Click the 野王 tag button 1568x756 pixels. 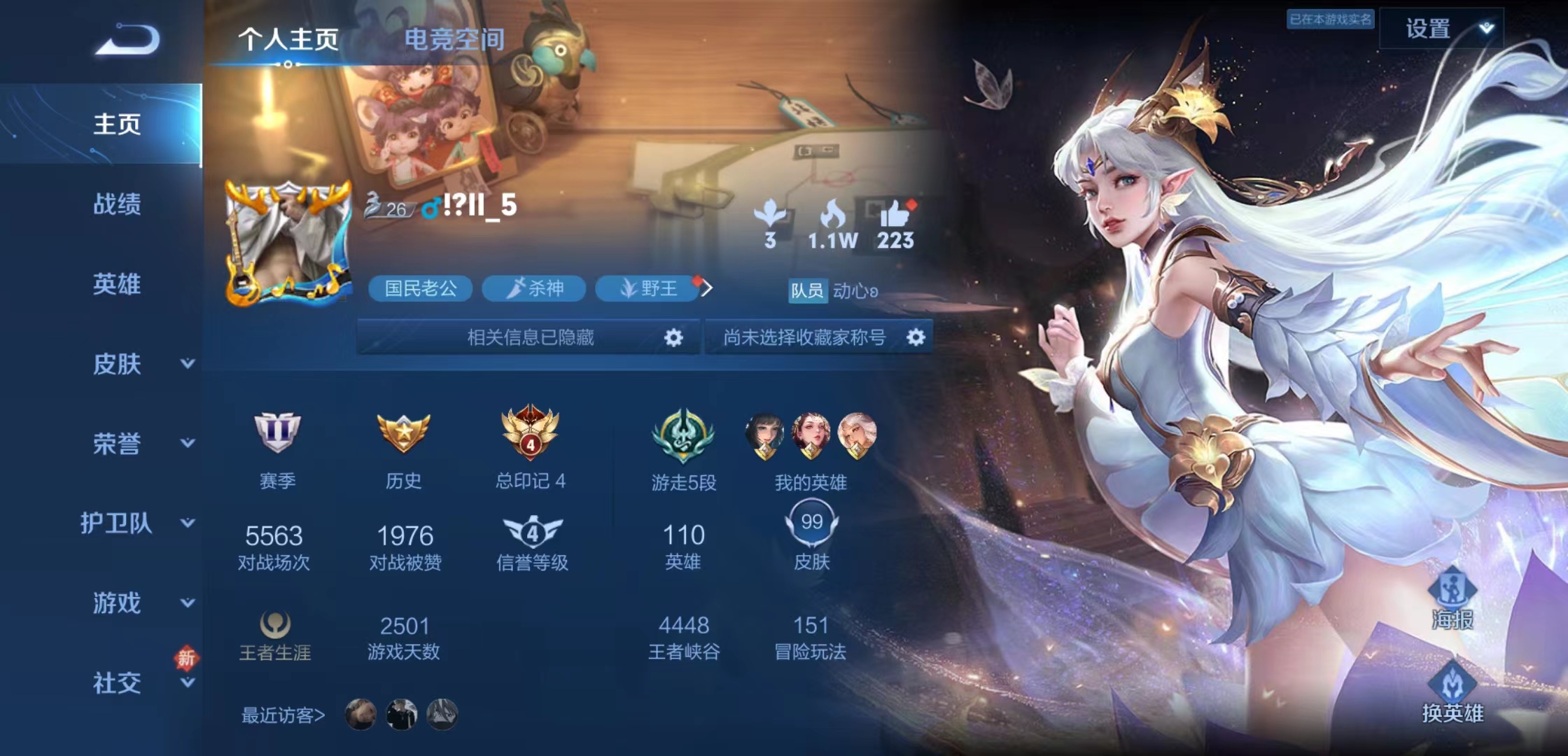tap(645, 289)
